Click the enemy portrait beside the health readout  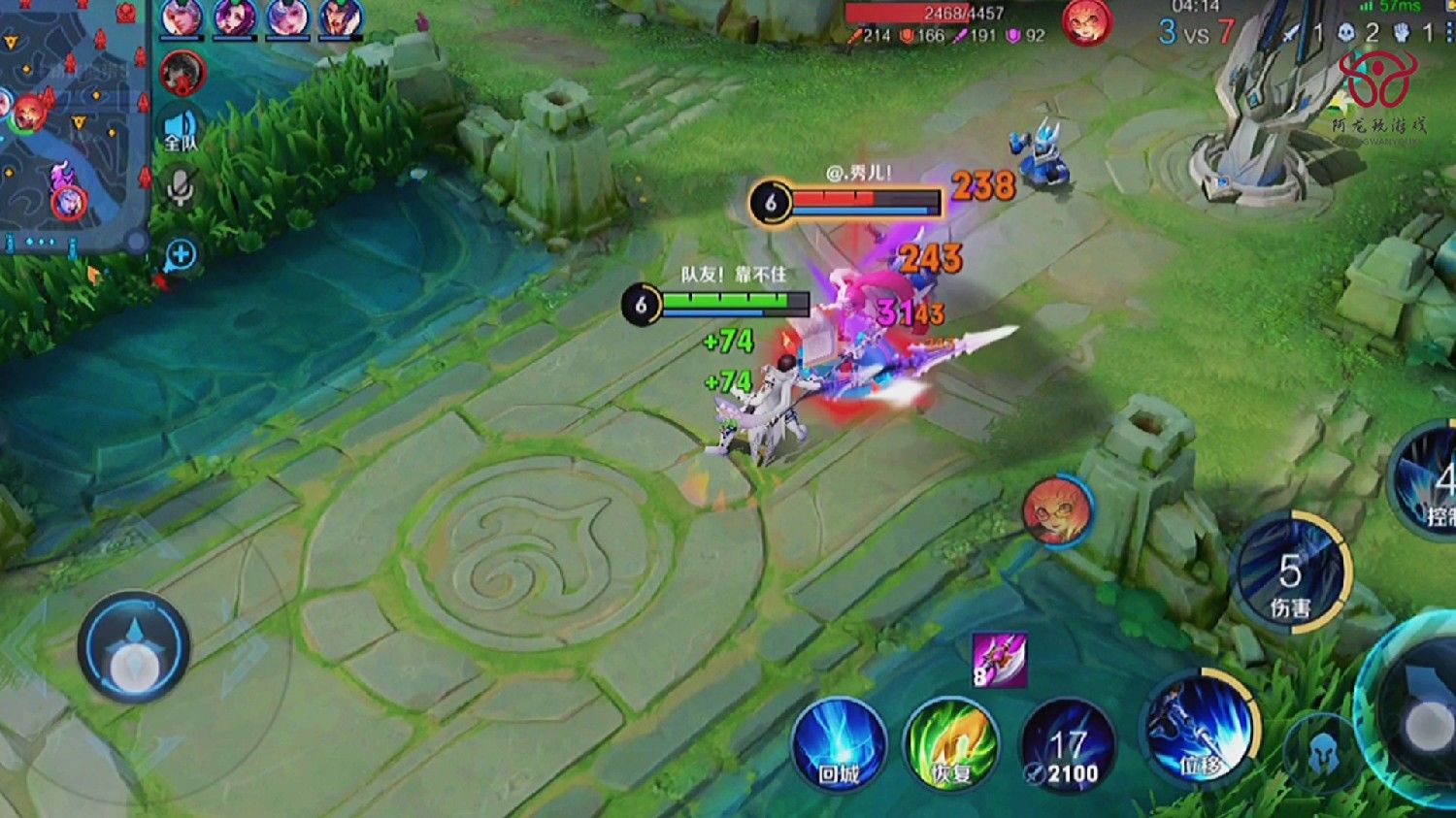click(x=1086, y=22)
